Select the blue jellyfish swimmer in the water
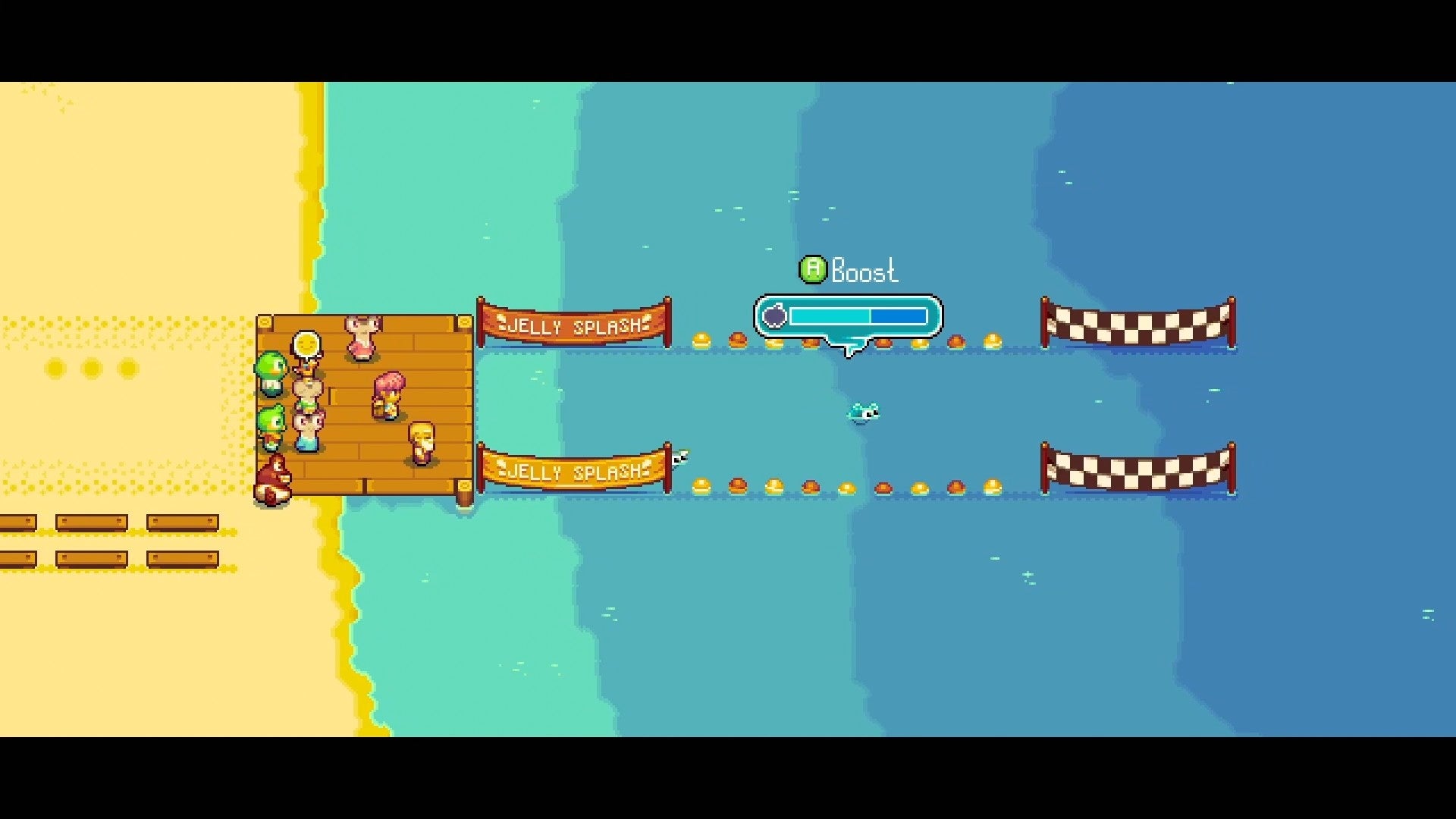This screenshot has width=1456, height=819. [865, 412]
